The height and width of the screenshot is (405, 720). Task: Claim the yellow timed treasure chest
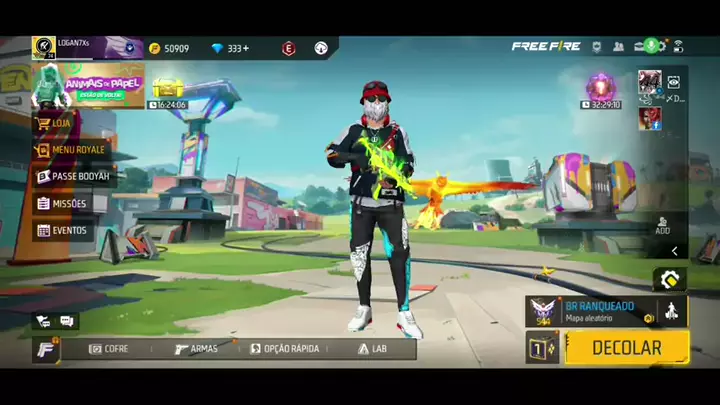click(x=166, y=90)
